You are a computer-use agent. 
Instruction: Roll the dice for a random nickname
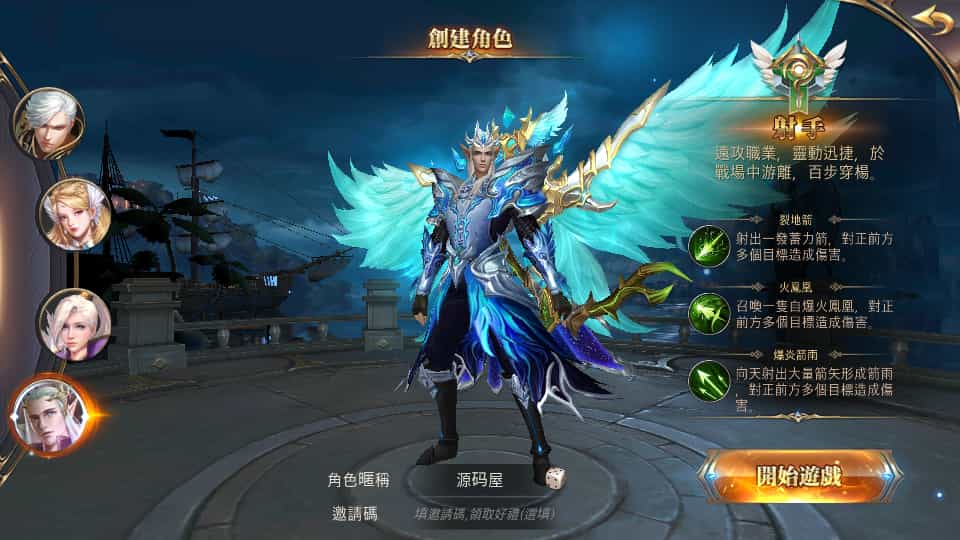point(555,478)
